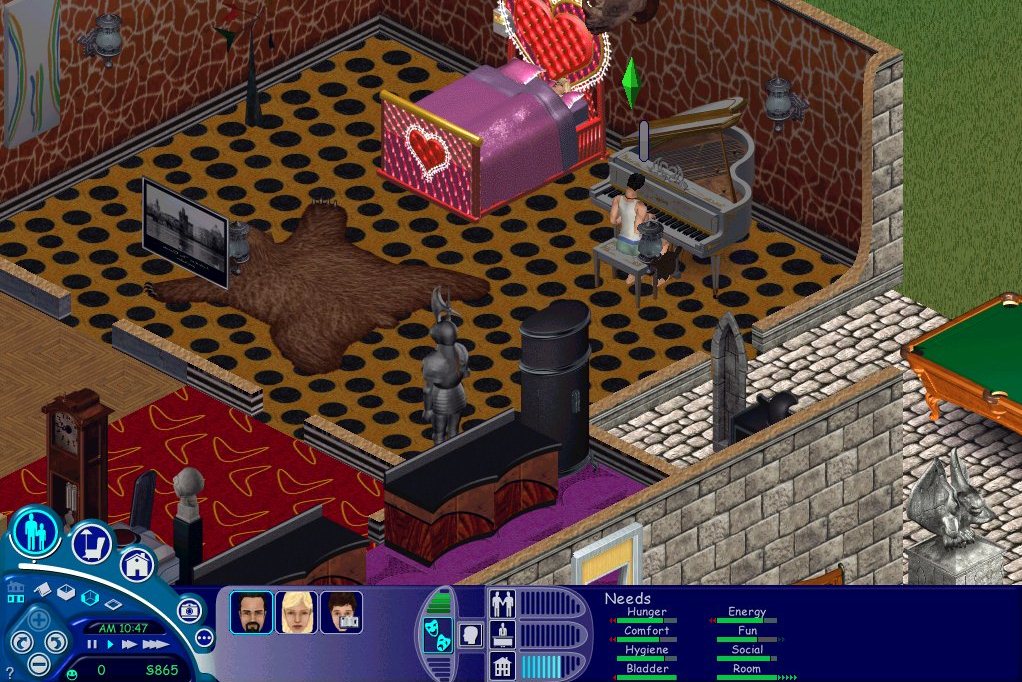Select the bearded man's portrait

click(x=251, y=612)
